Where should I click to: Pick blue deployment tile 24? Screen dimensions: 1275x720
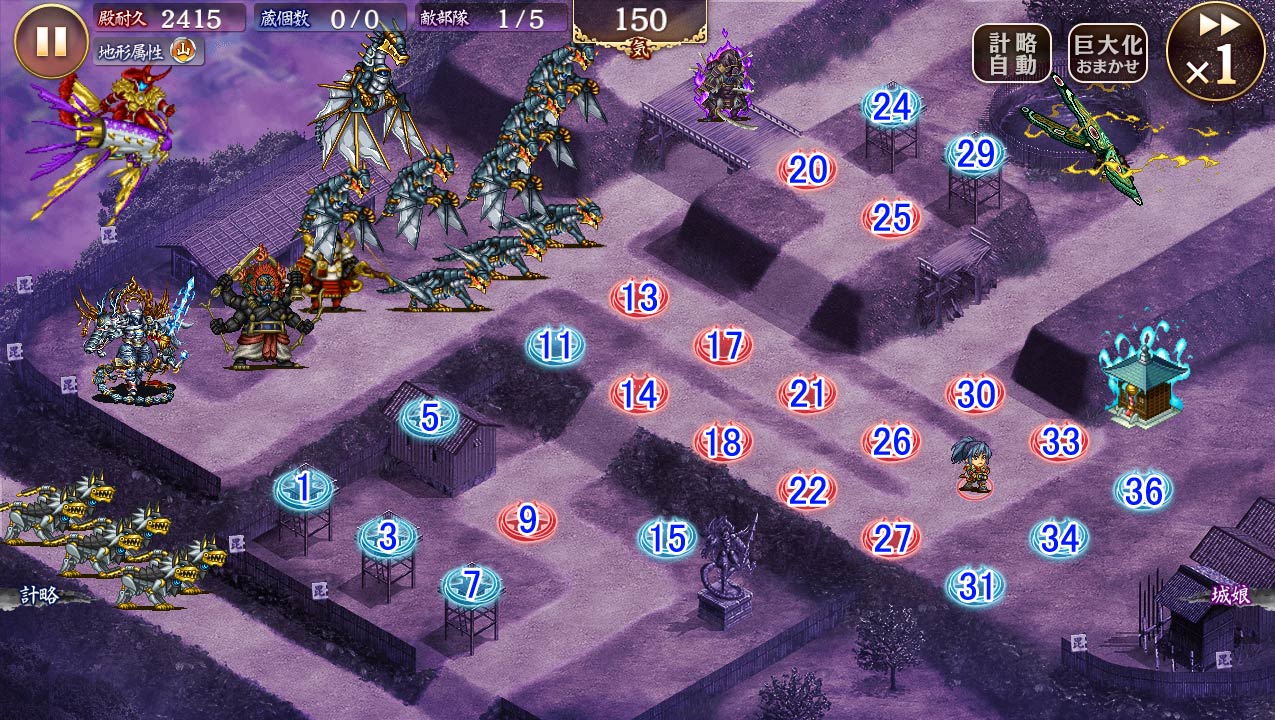coord(891,106)
